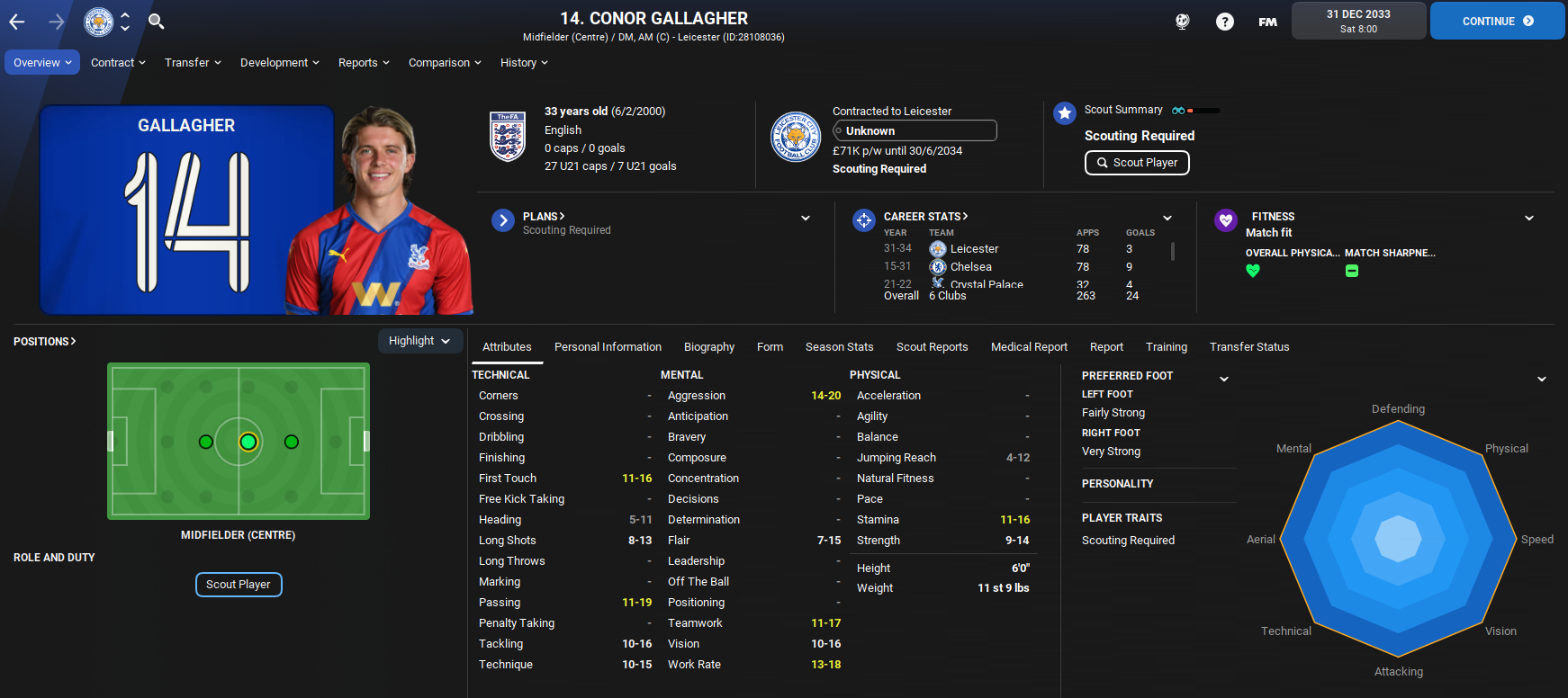1568x698 pixels.
Task: Switch to the Scout Reports tab
Action: click(x=932, y=346)
